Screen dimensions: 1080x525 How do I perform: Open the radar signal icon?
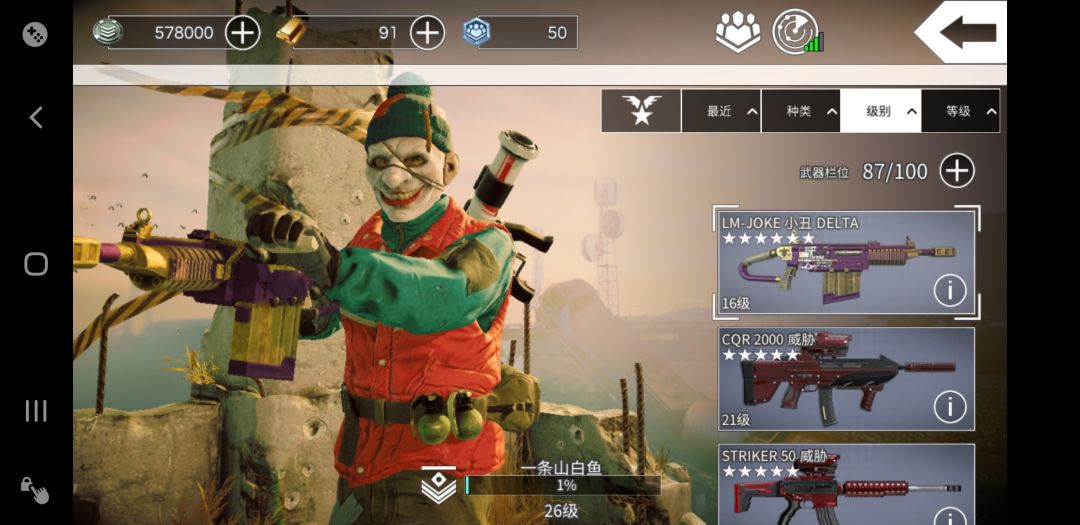pyautogui.click(x=797, y=32)
